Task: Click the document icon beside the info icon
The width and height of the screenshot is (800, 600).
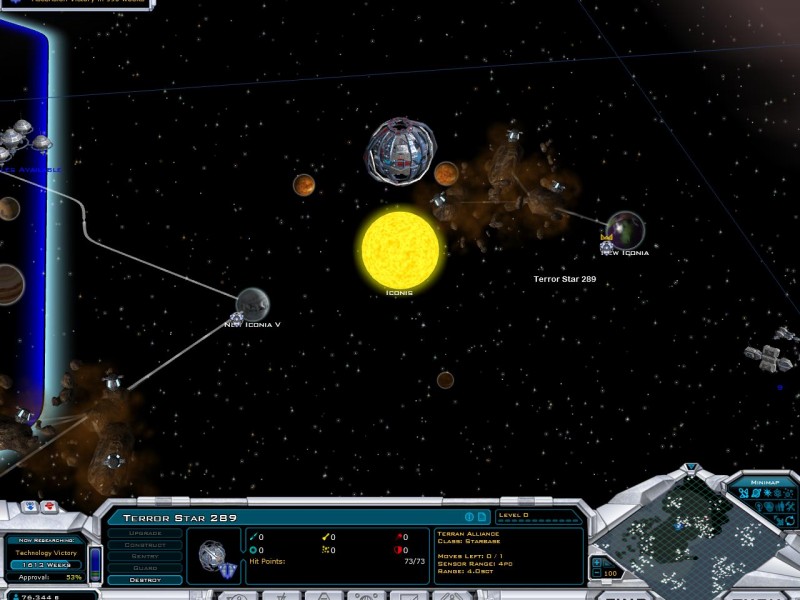Action: [x=482, y=517]
